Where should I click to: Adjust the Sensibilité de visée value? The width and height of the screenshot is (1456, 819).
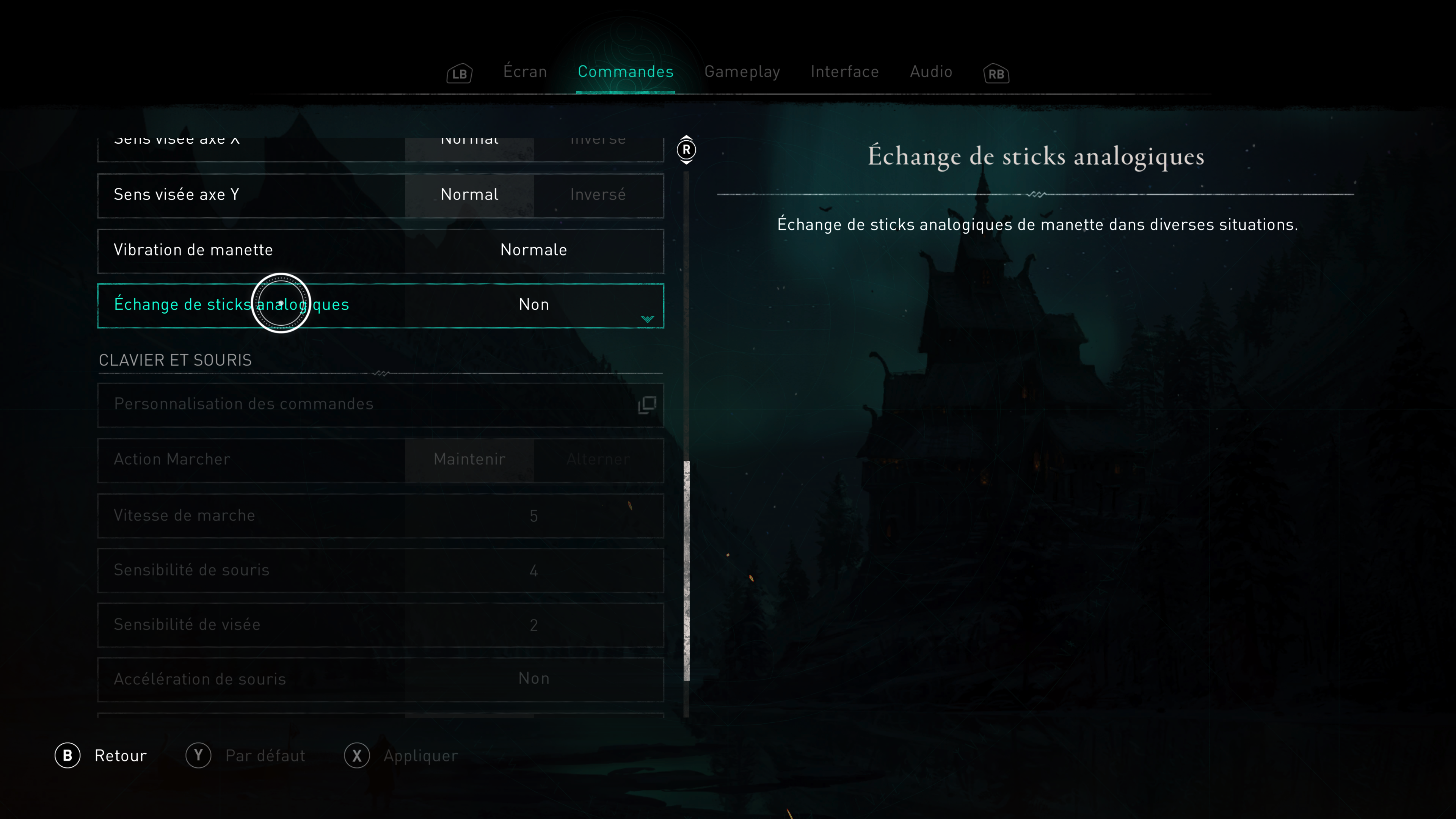533,625
